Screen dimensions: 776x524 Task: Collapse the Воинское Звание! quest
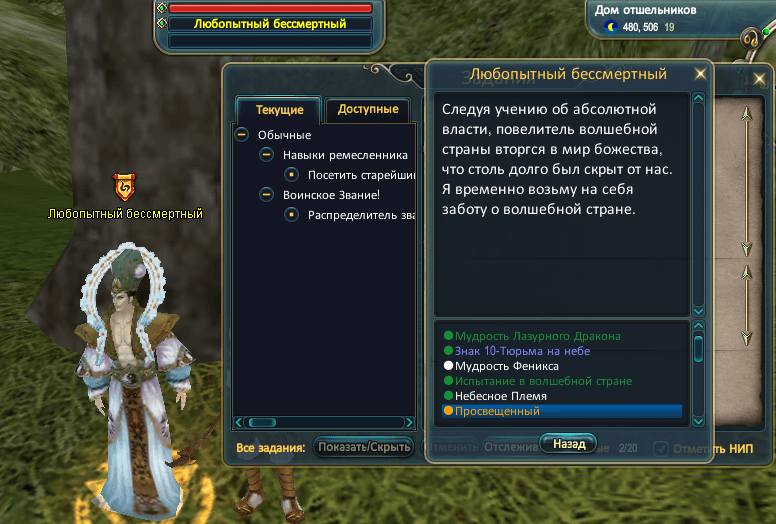[x=266, y=195]
